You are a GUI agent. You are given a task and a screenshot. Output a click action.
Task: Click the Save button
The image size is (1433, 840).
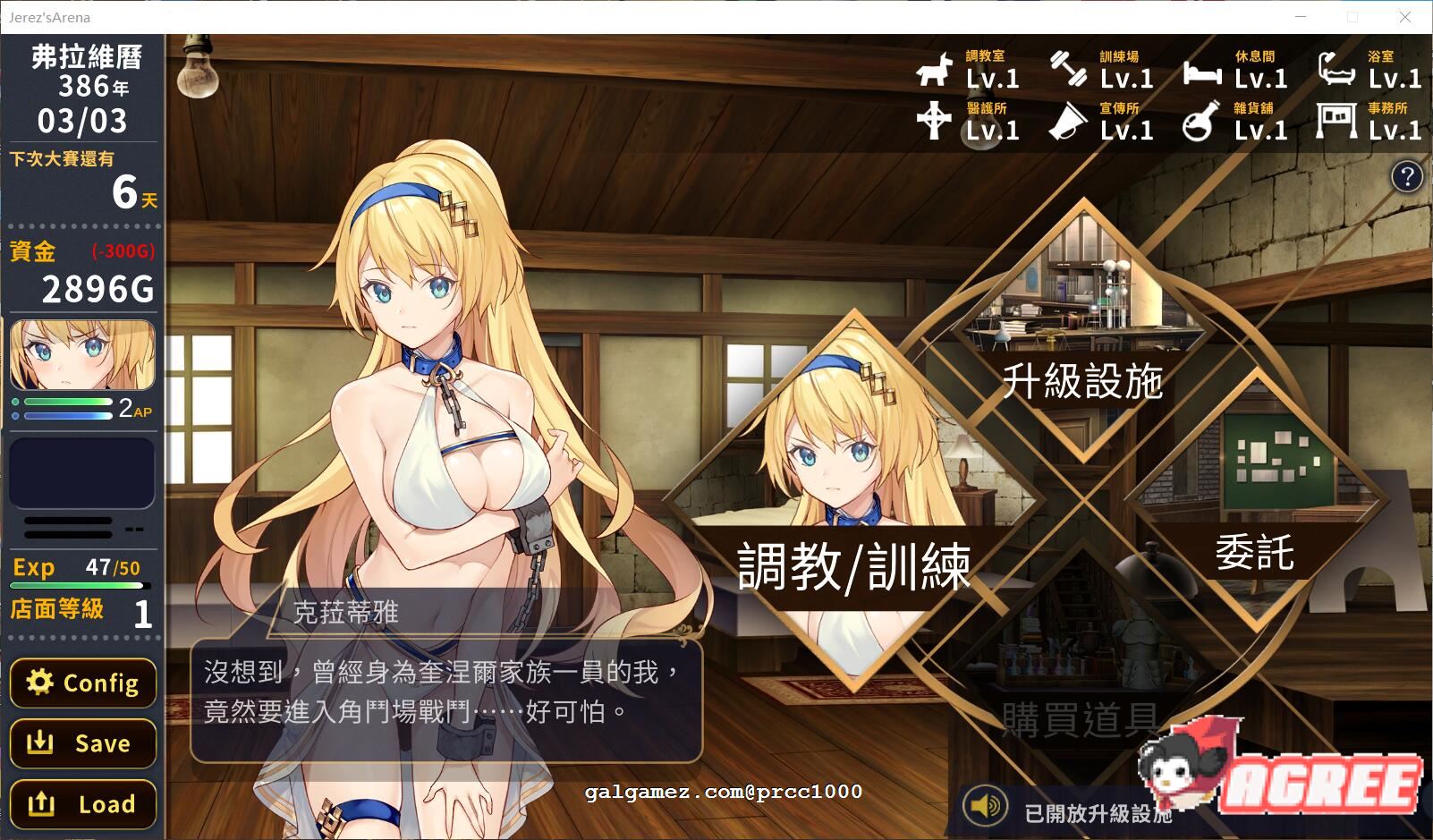(82, 743)
